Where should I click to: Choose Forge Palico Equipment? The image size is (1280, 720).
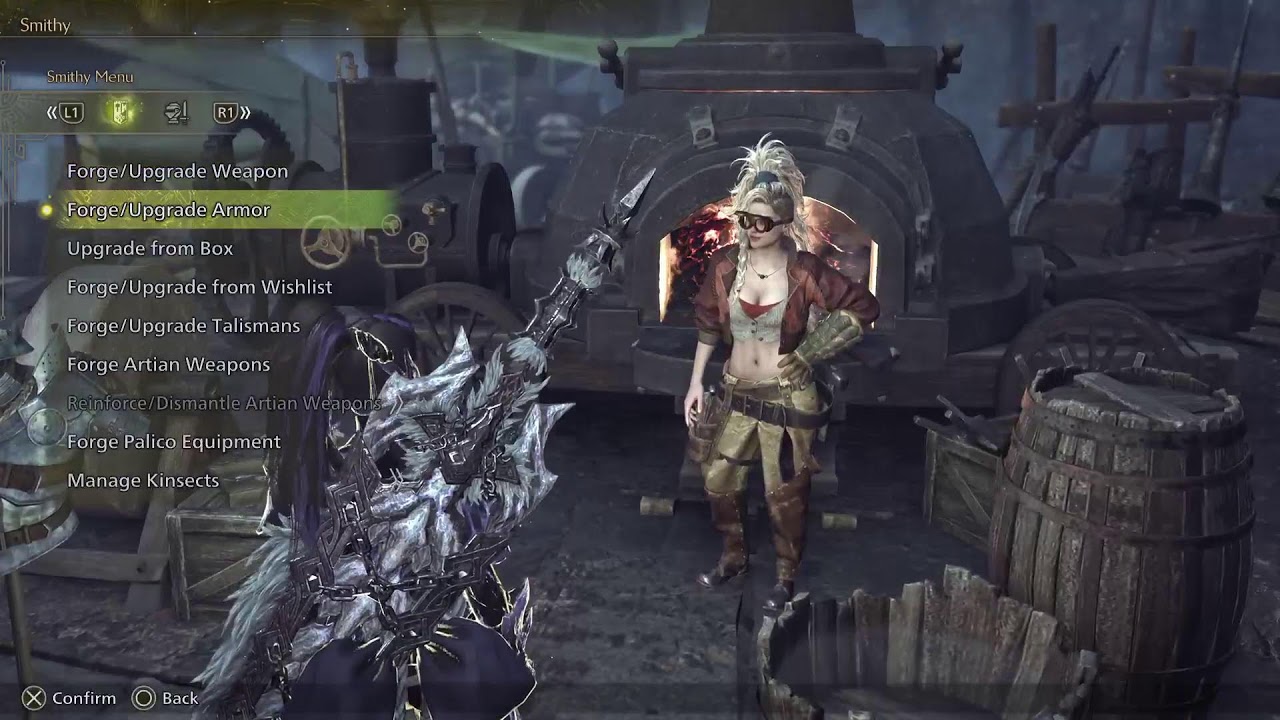173,442
